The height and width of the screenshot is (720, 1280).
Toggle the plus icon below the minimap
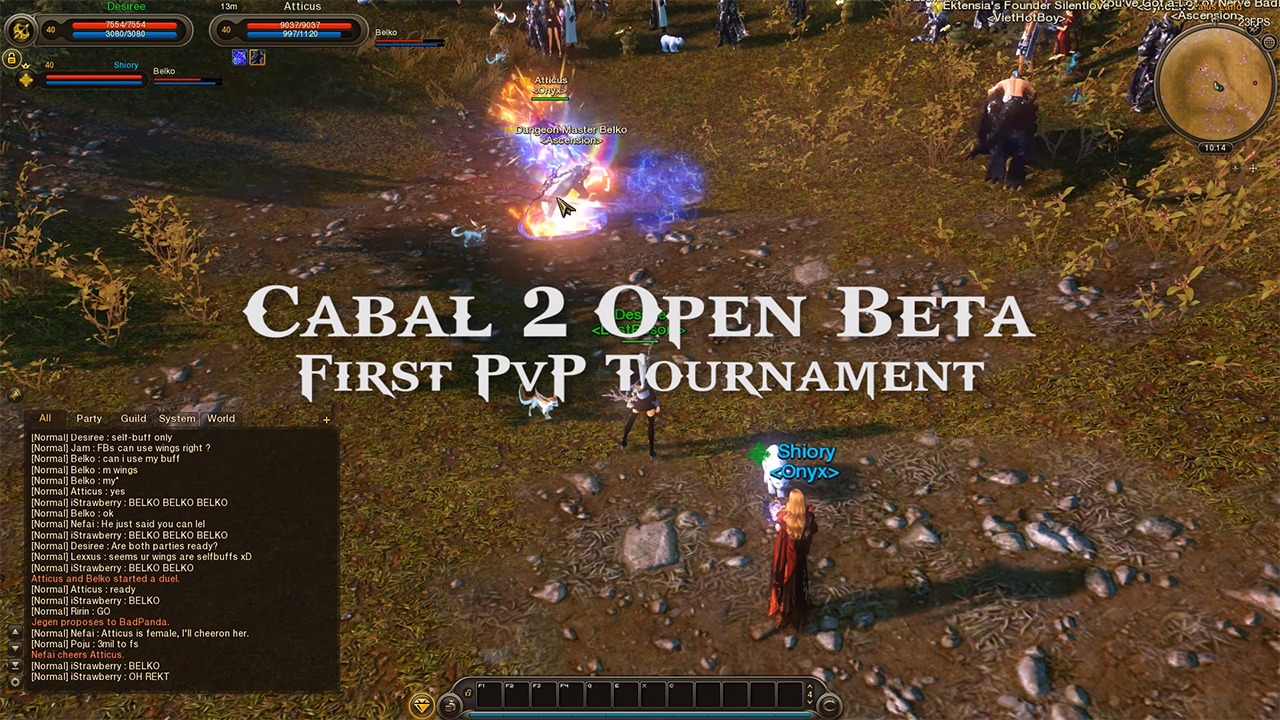pos(1235,169)
